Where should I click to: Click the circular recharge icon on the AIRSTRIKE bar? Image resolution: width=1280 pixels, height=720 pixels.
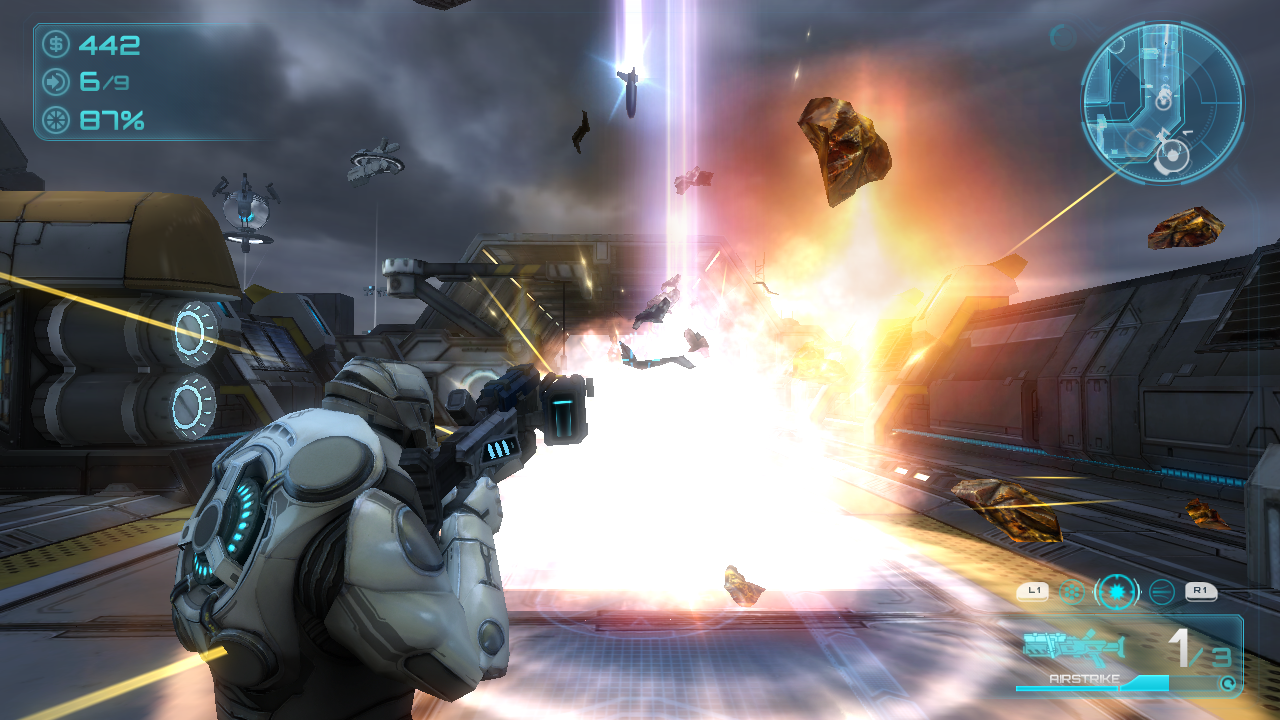point(1229,683)
